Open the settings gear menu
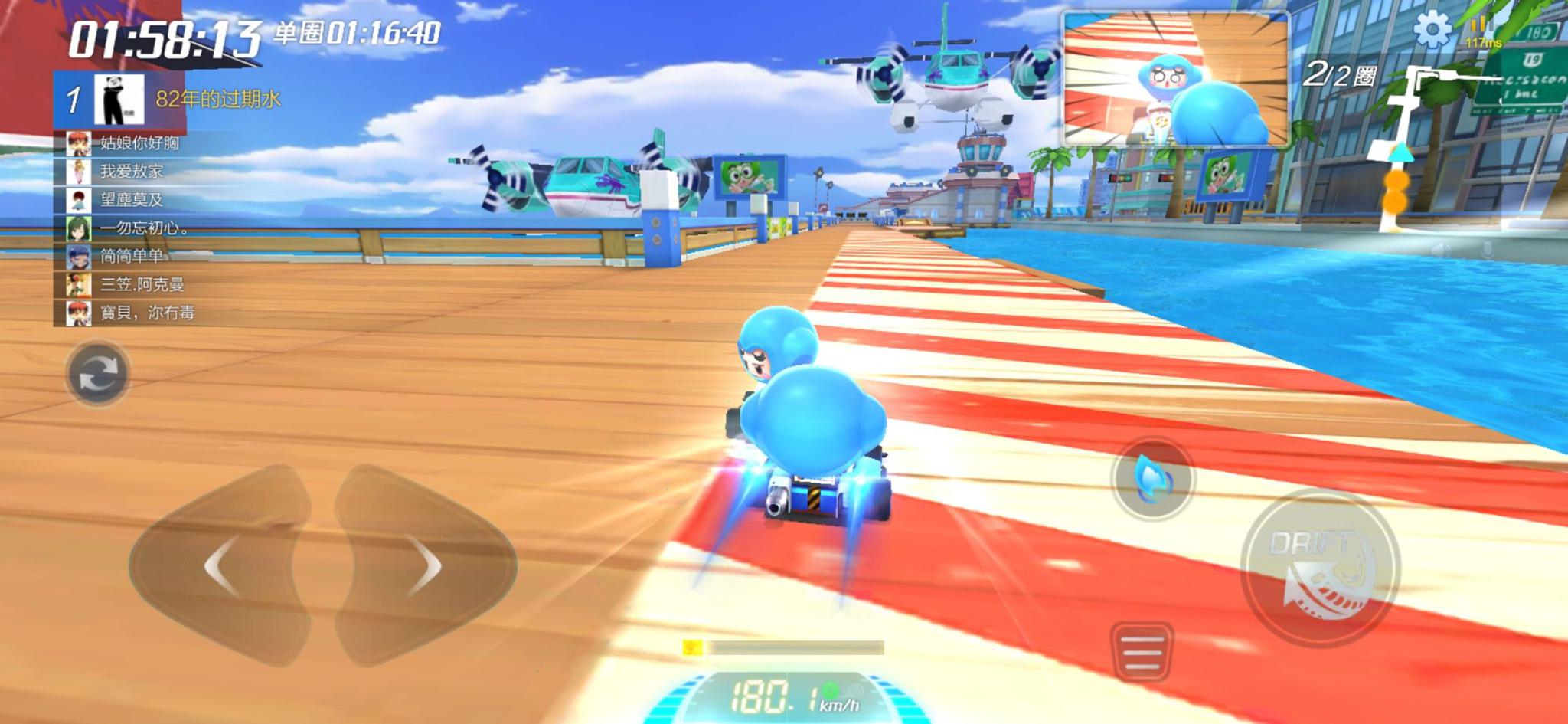Screen dimensions: 1568x724 click(x=1431, y=31)
